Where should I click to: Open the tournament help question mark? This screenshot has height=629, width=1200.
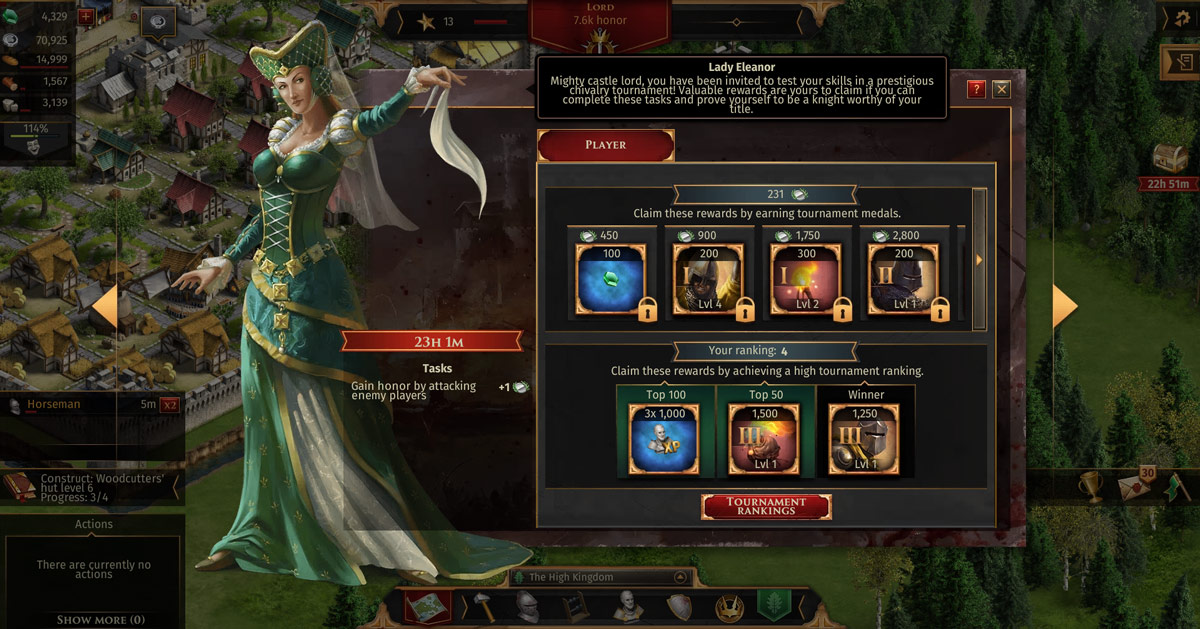976,89
